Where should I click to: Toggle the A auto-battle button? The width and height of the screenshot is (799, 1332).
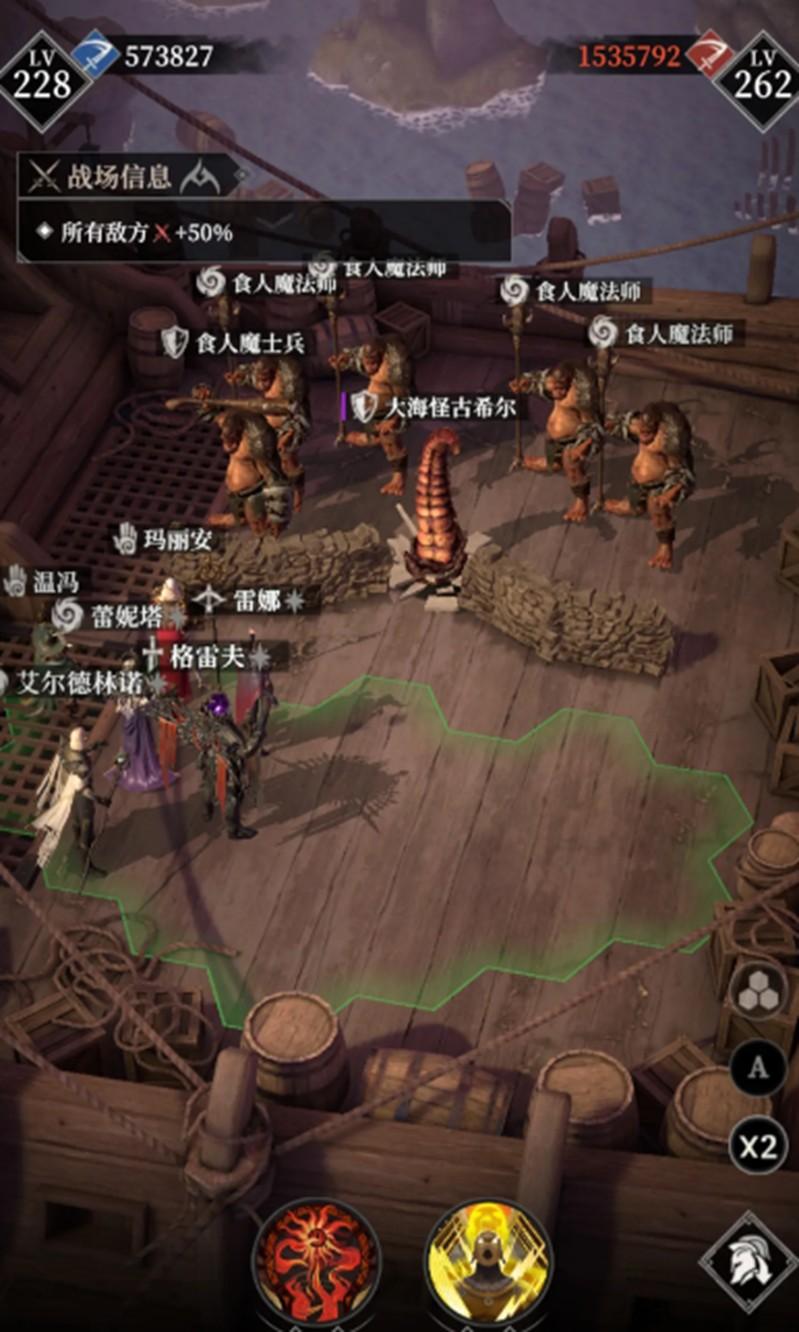758,1068
